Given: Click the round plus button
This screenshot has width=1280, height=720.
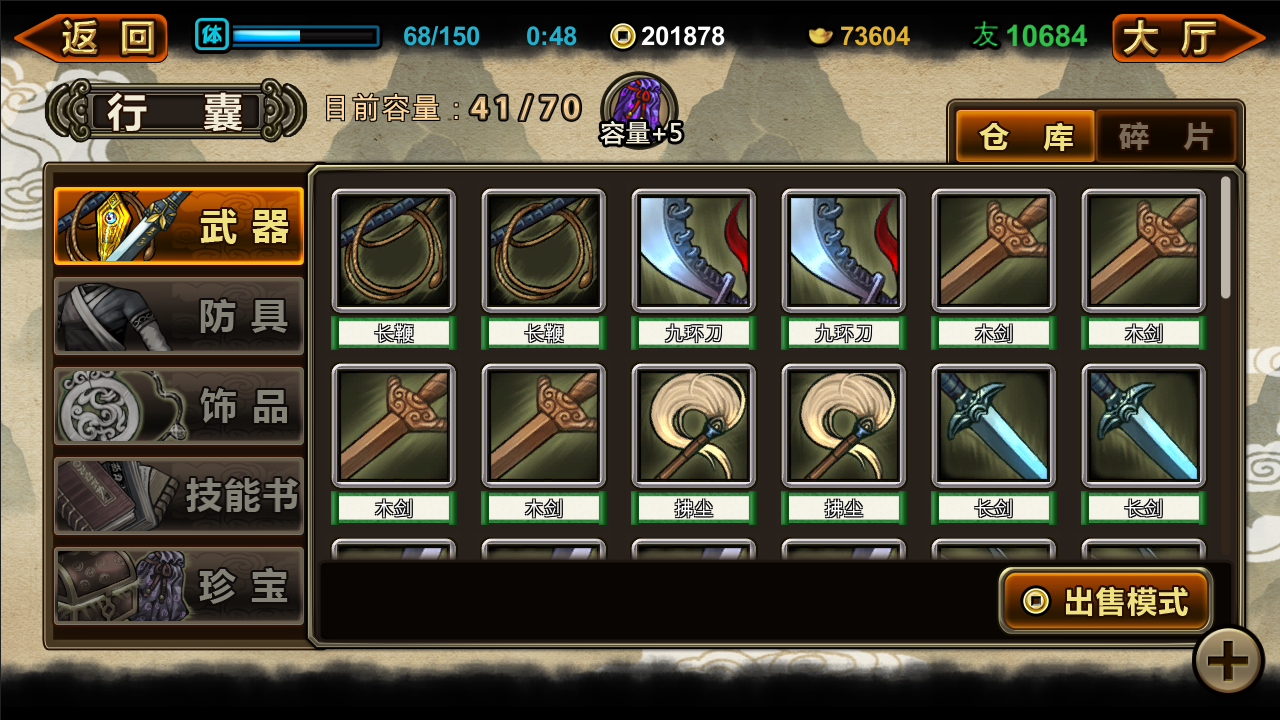Looking at the screenshot, I should click(1228, 660).
